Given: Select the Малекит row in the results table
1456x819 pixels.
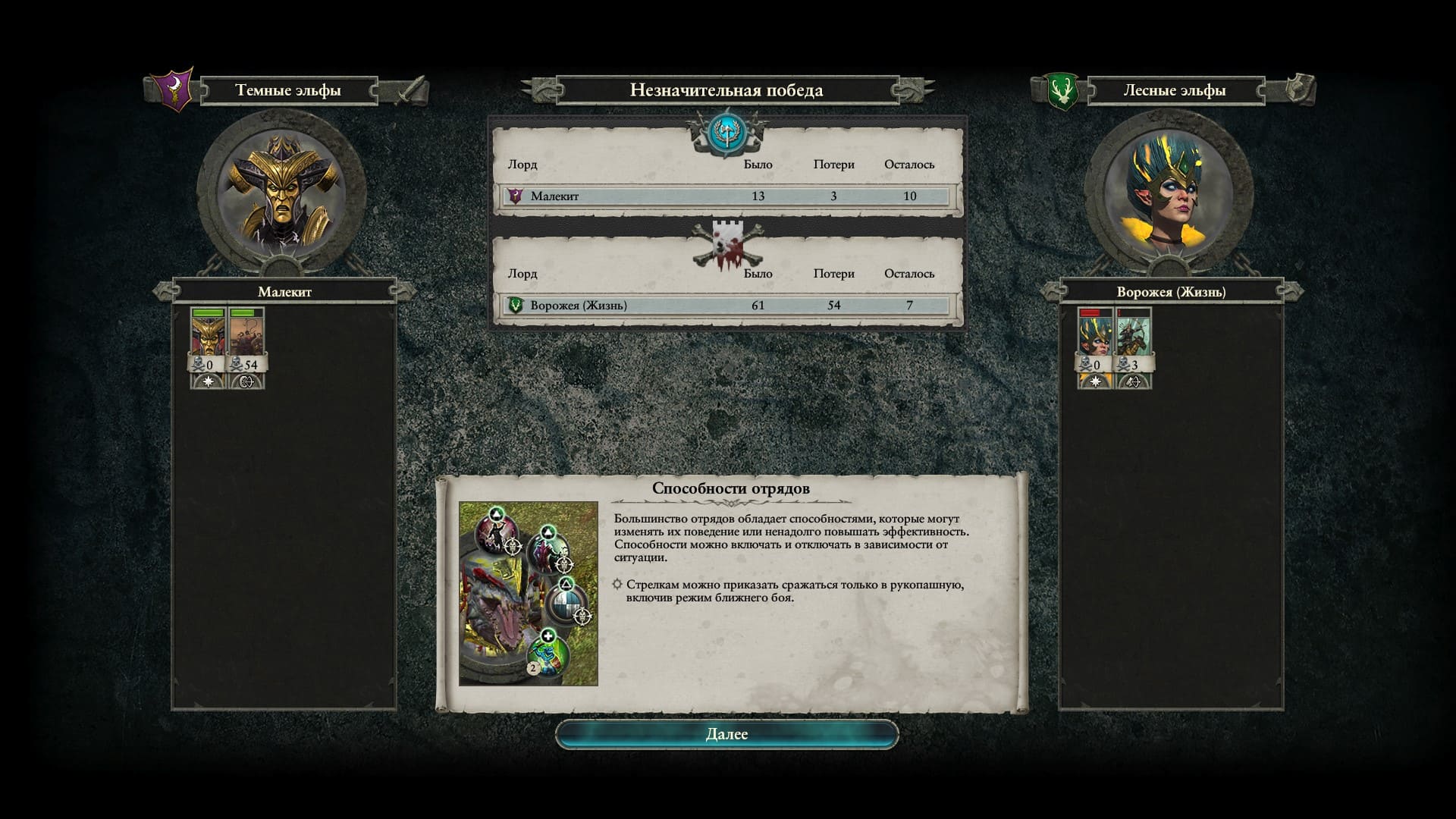Looking at the screenshot, I should coord(726,196).
